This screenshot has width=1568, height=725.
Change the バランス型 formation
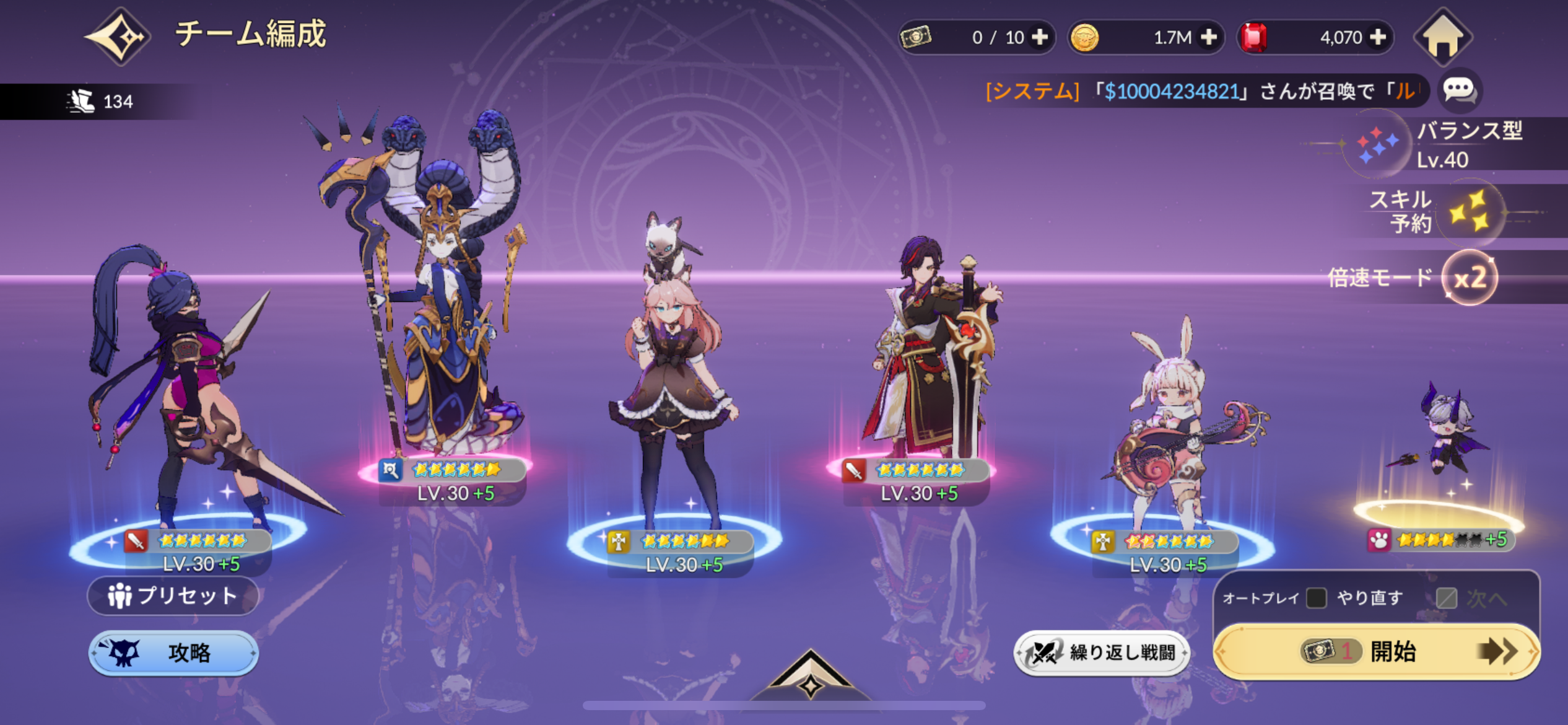tap(1378, 145)
